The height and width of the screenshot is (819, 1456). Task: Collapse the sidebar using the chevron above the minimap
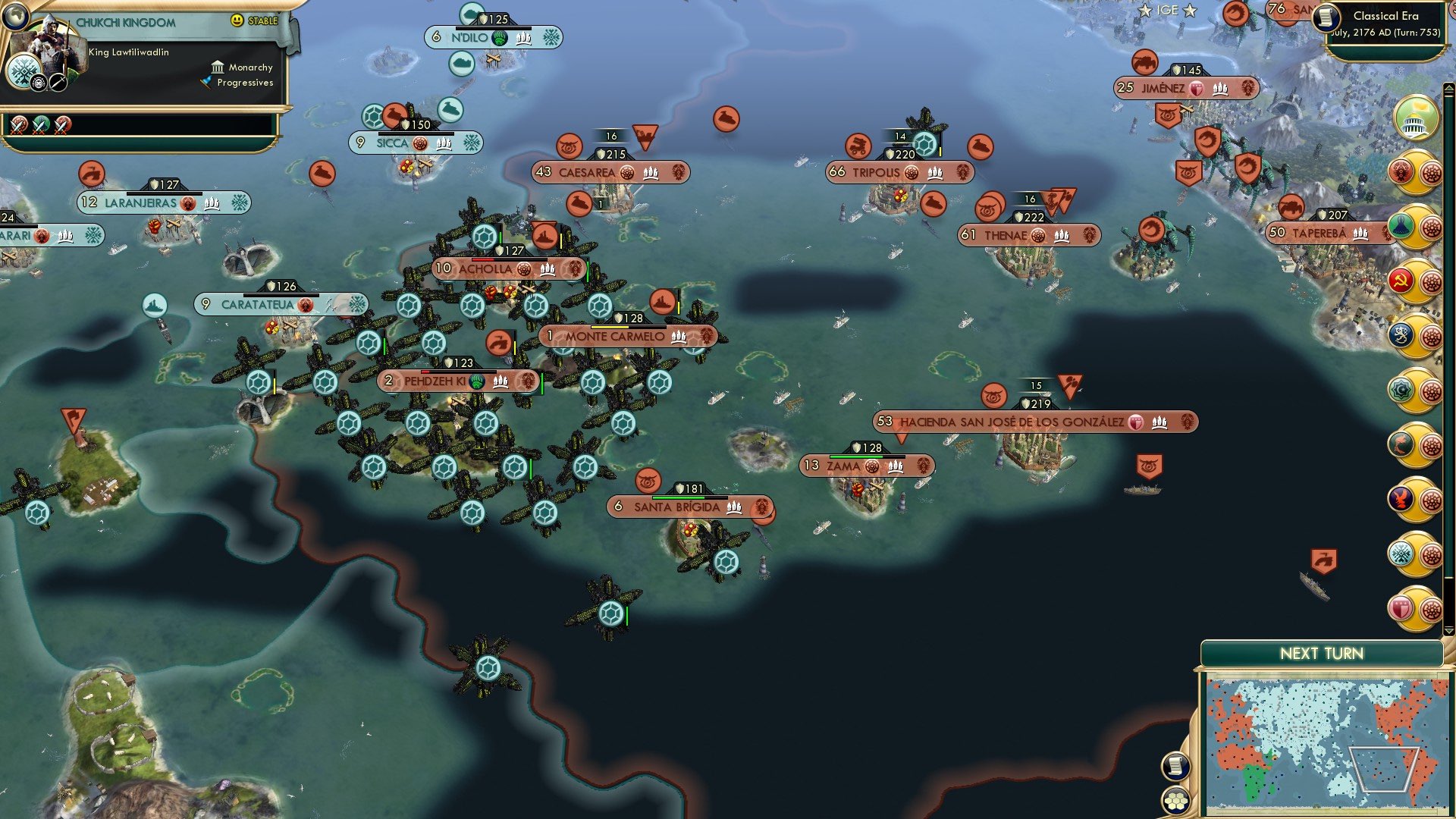1449,631
